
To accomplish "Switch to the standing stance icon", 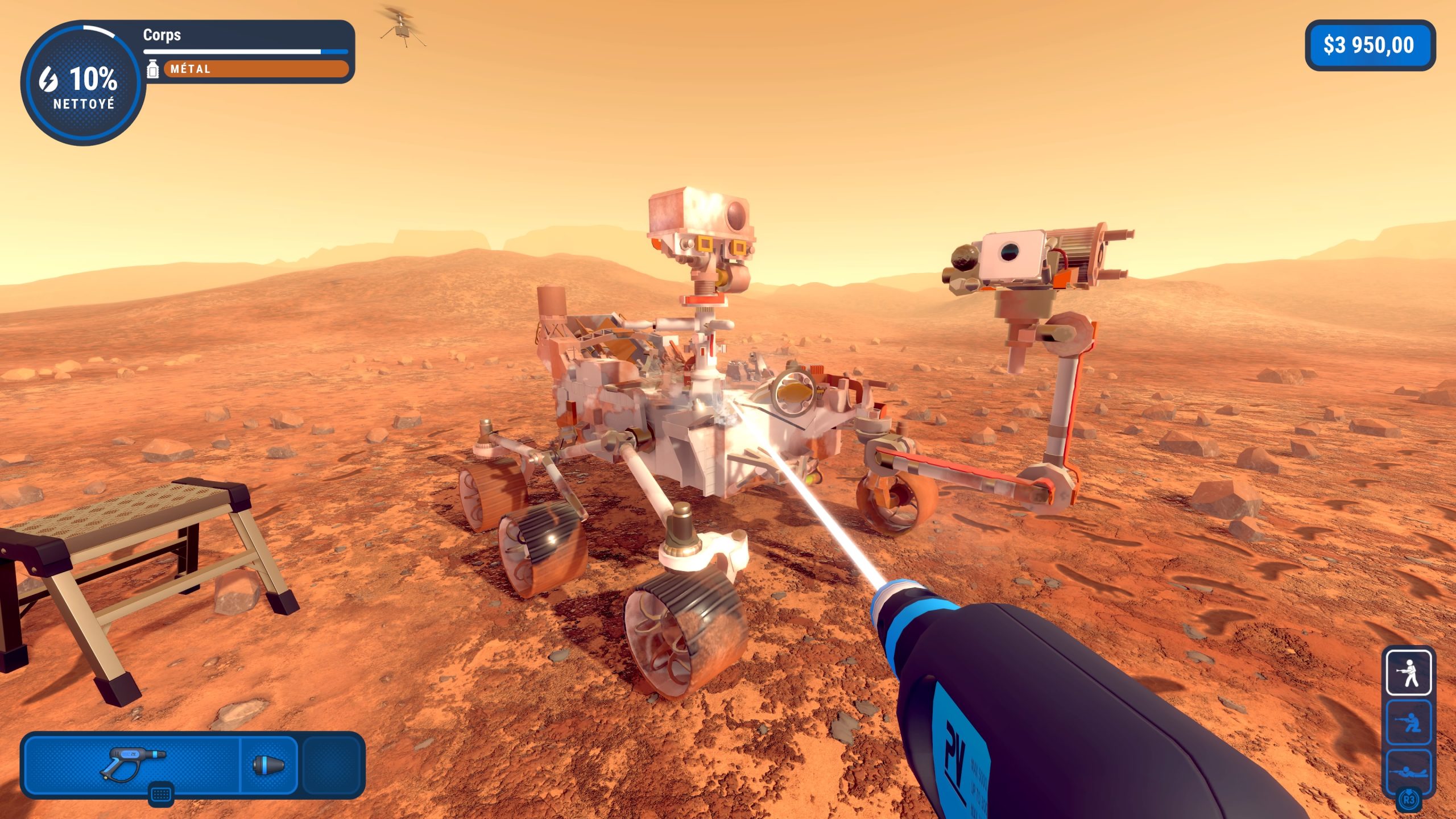I will click(1408, 673).
